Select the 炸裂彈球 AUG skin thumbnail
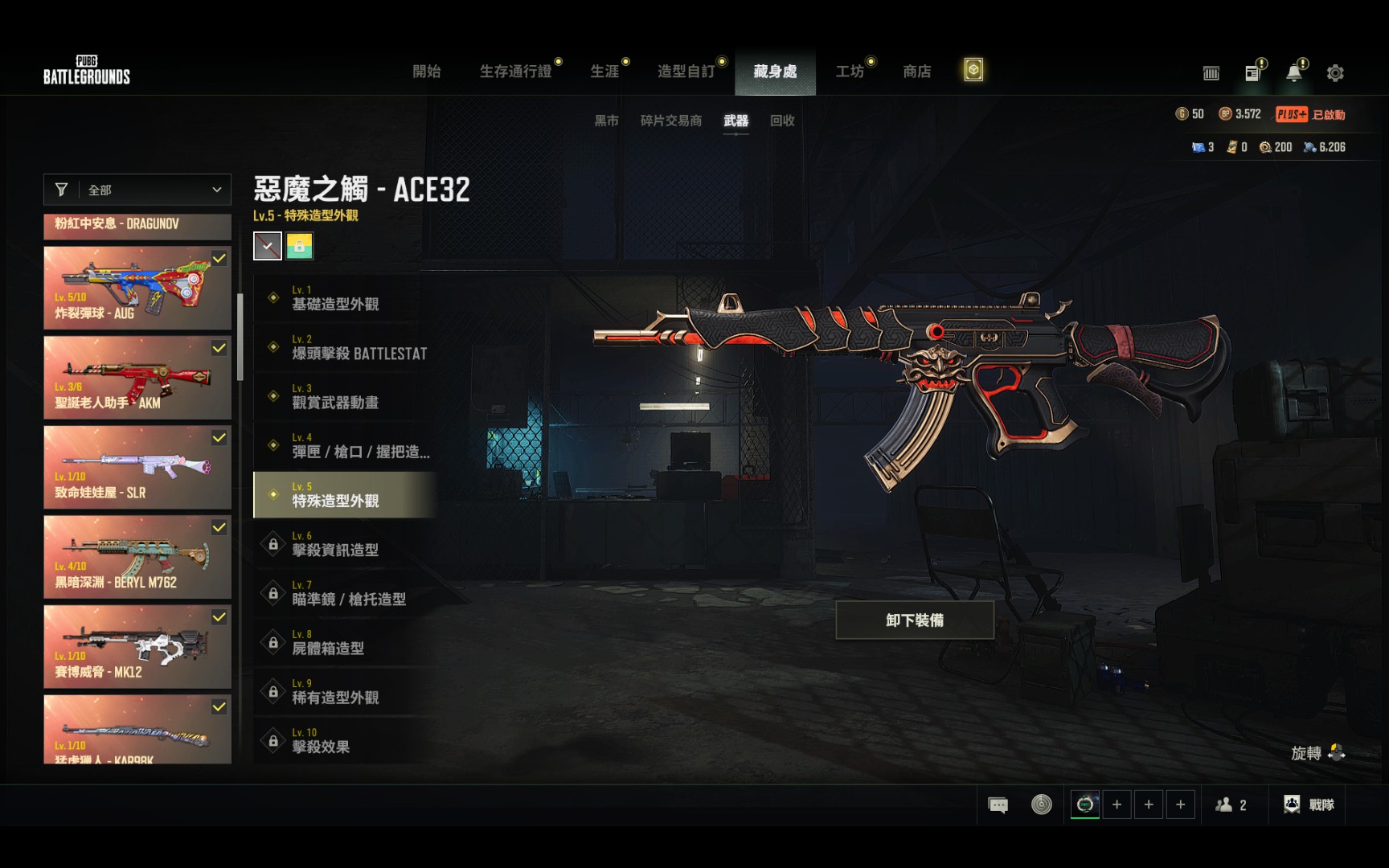This screenshot has width=1389, height=868. 137,288
